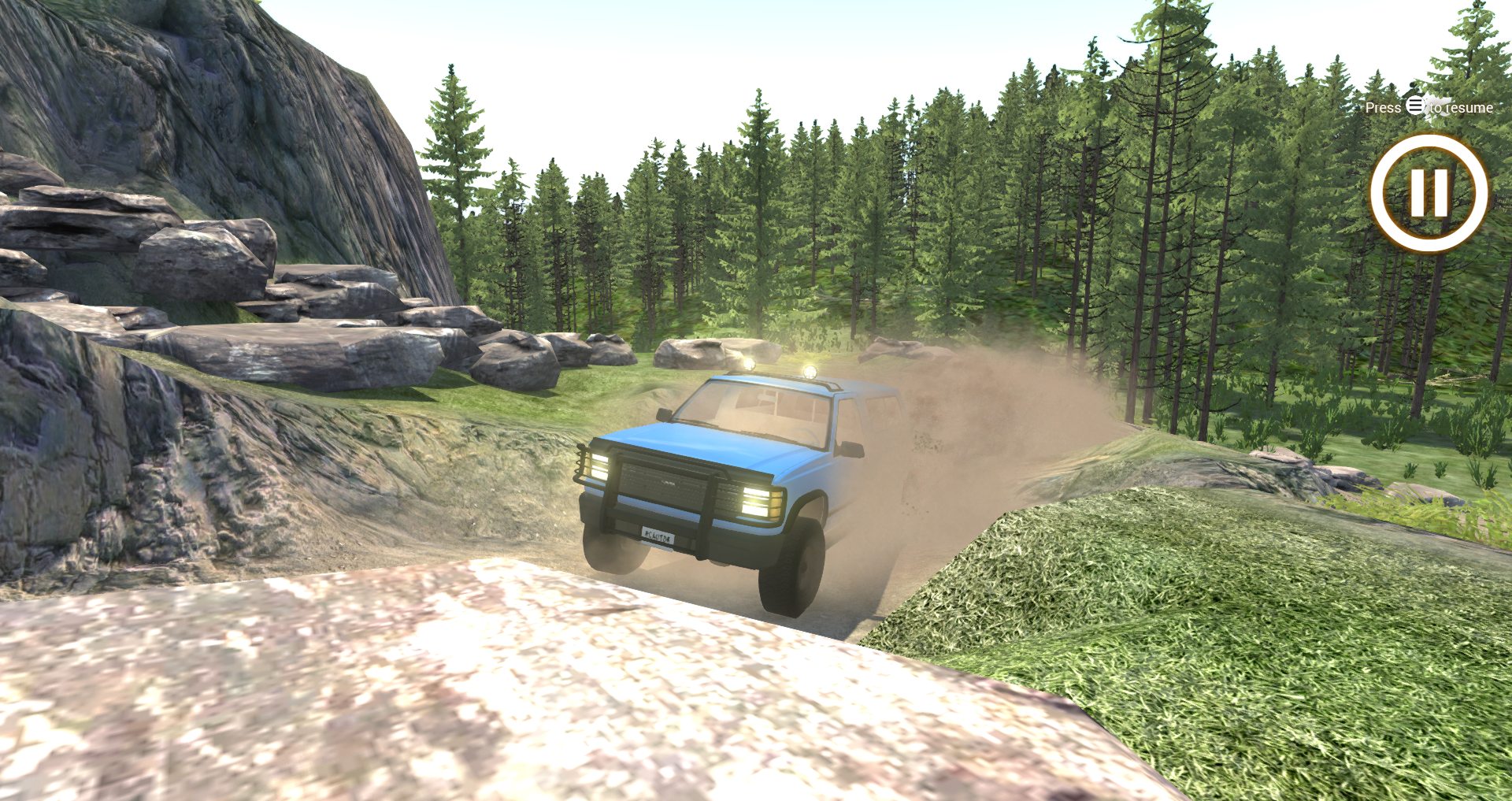Click the 'Press to resume' text label

(x=1429, y=108)
